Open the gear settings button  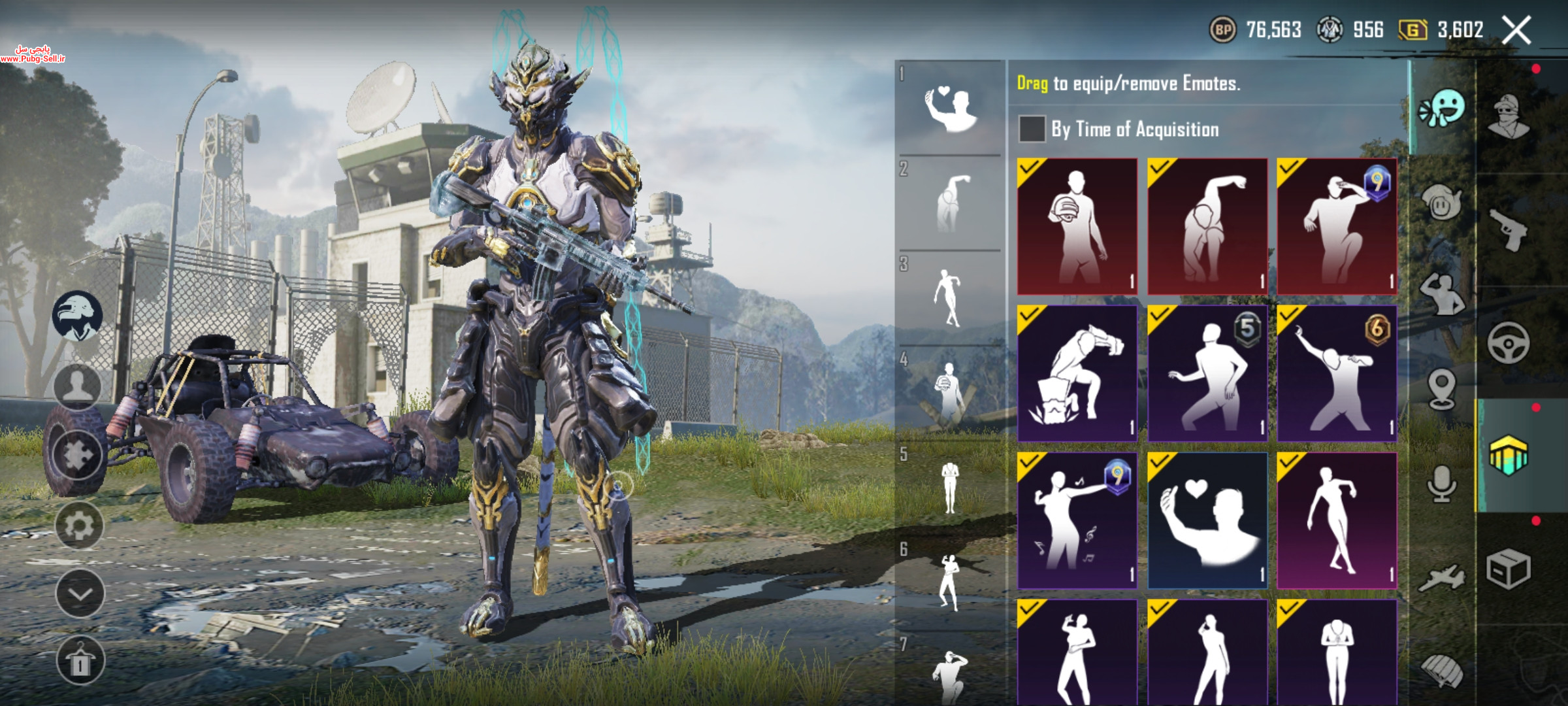click(79, 525)
